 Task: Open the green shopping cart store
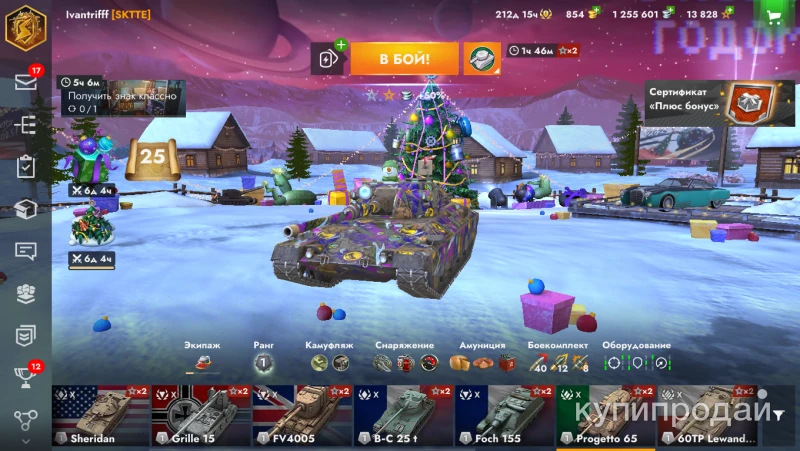click(773, 14)
